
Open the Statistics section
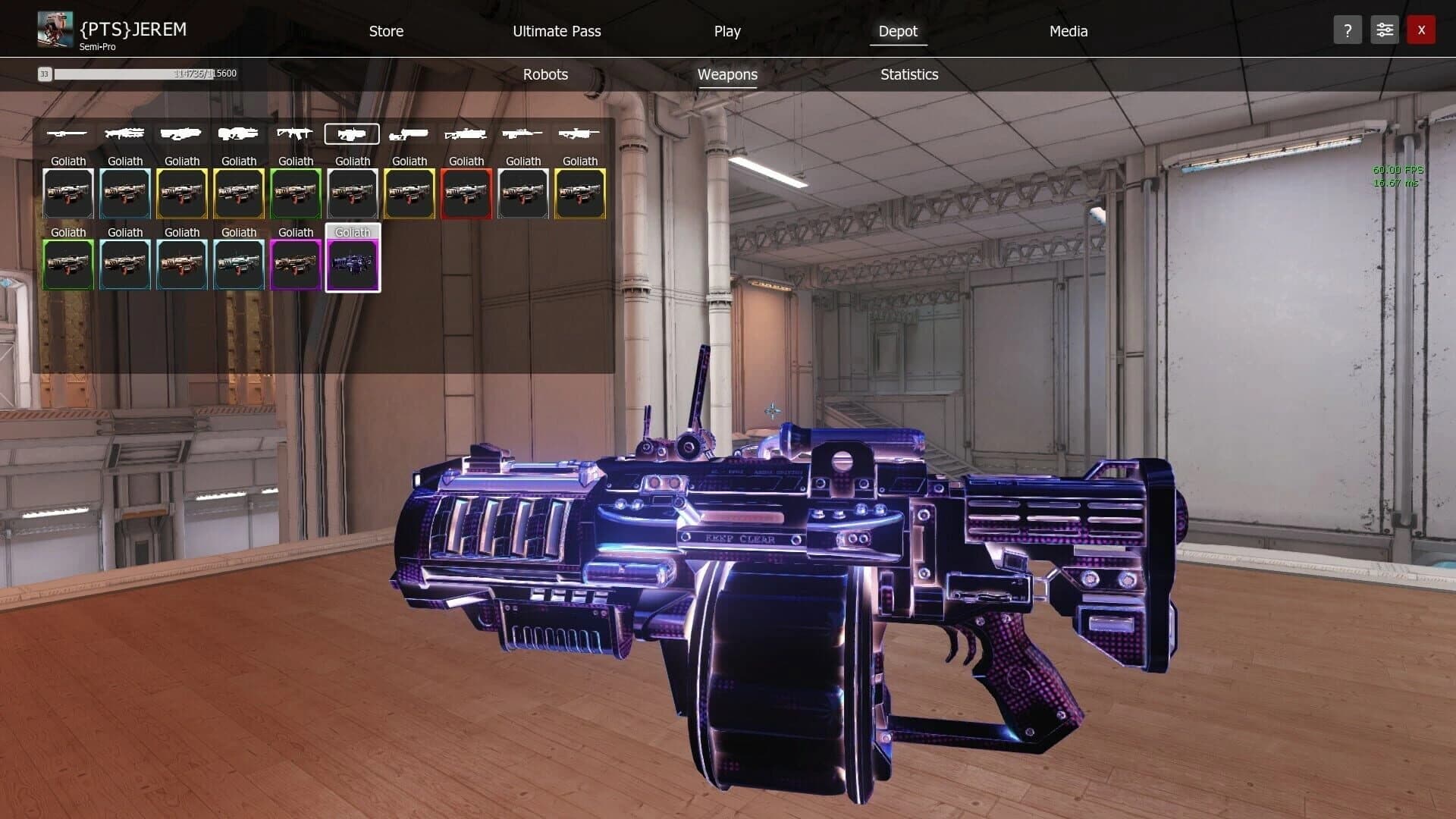(x=909, y=74)
